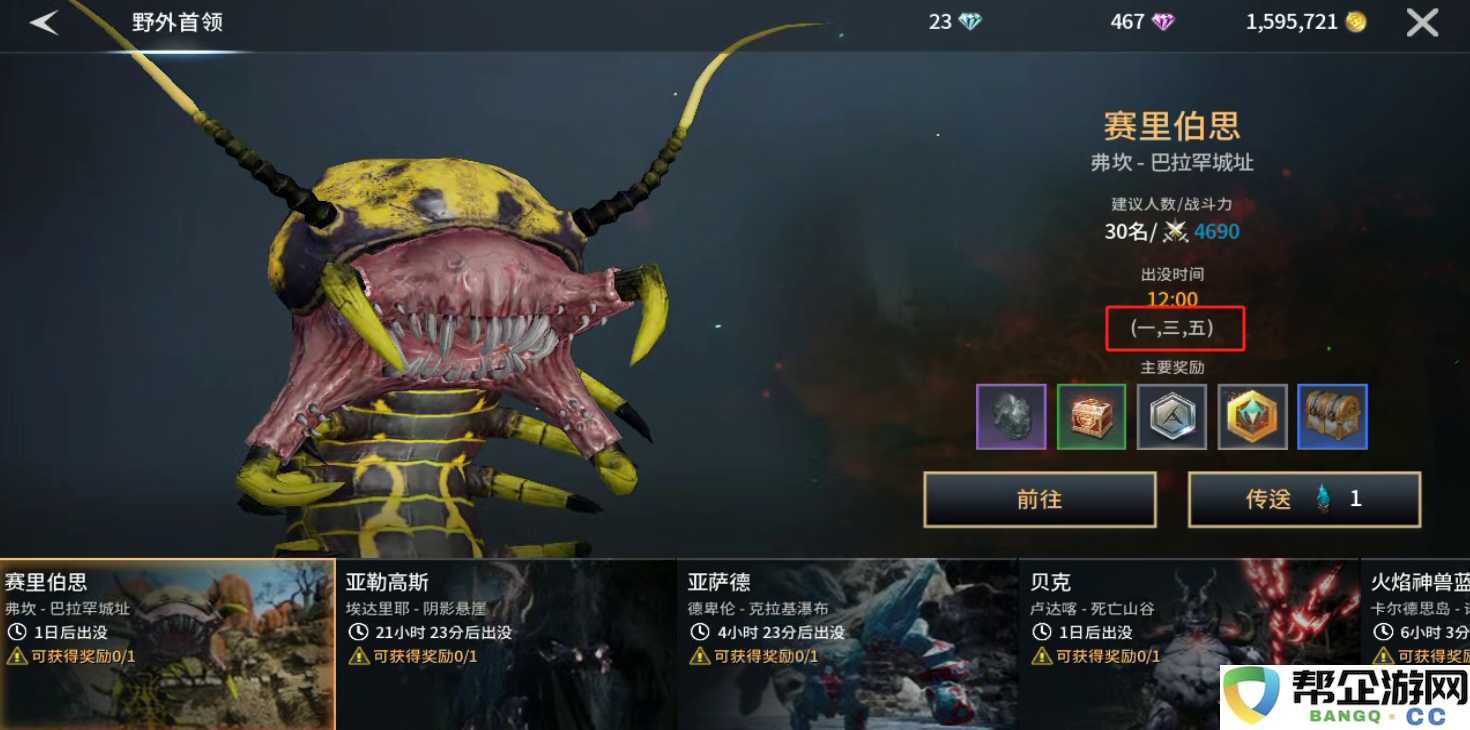This screenshot has height=730, width=1470.
Task: Click the red-boxed (一,三,五) schedule text
Action: click(1174, 328)
